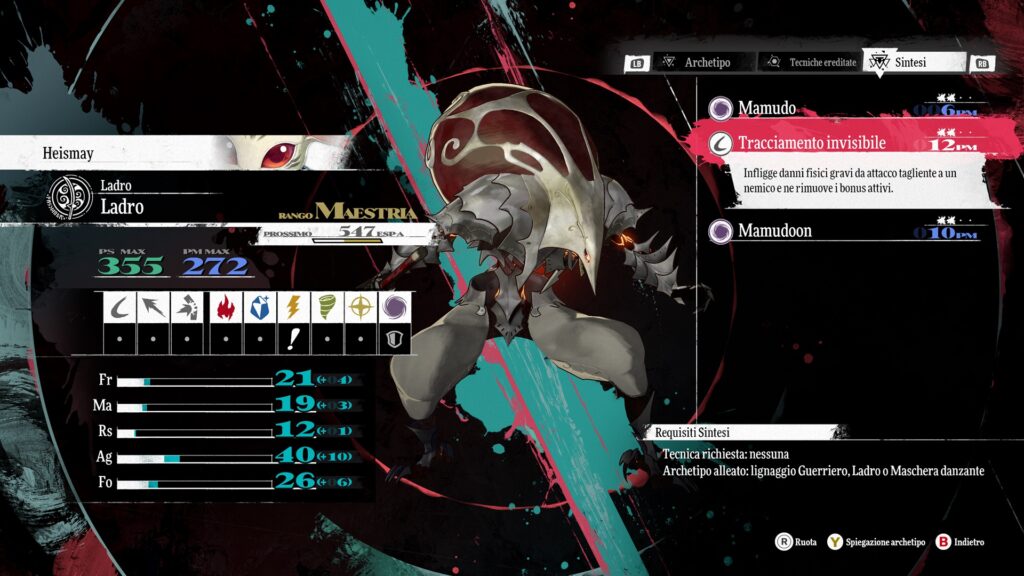Viewport: 1024px width, 576px height.
Task: Choose the wind tornado affinity icon
Action: point(327,307)
